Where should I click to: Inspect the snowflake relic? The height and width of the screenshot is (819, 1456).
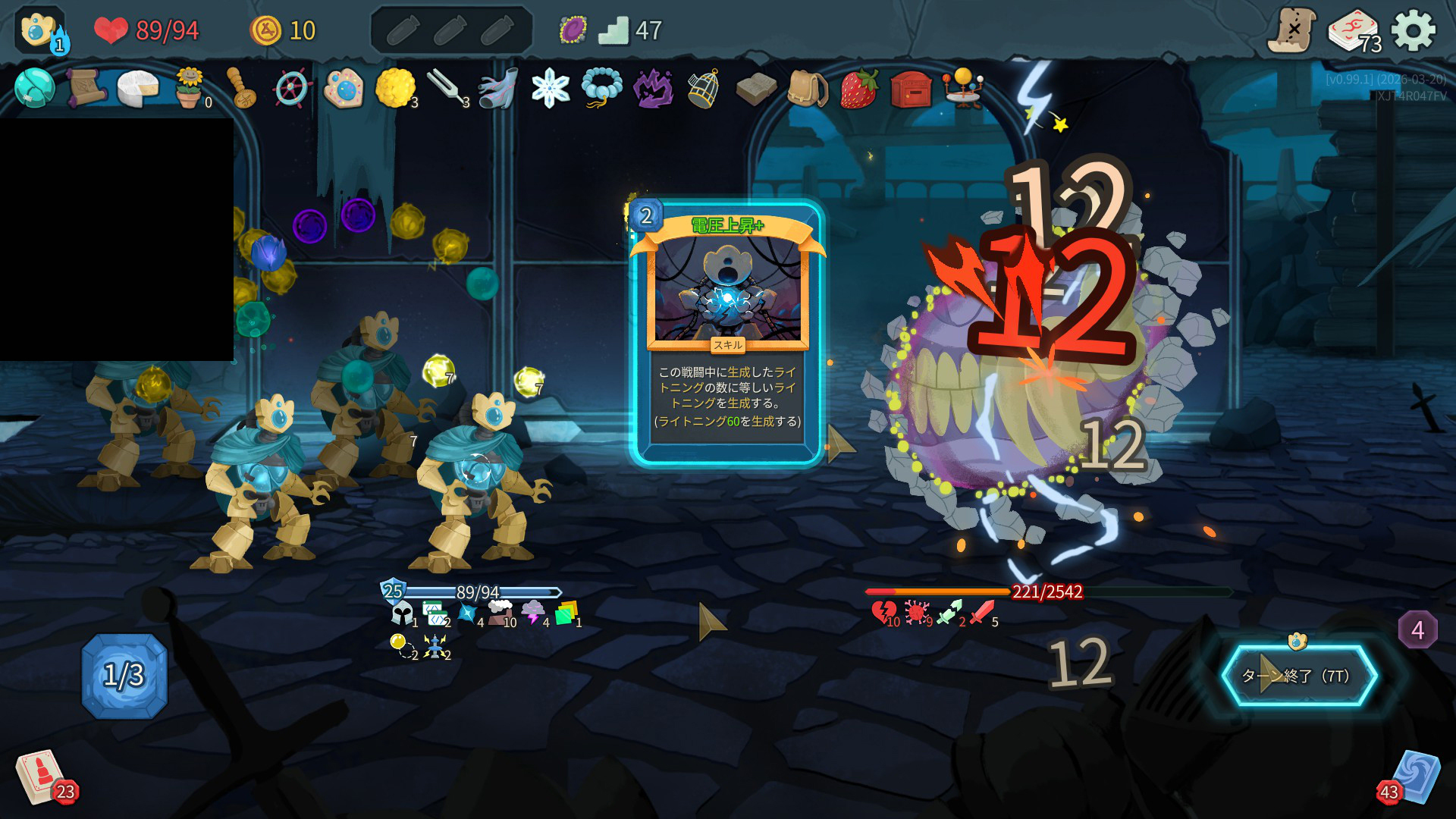(x=550, y=89)
